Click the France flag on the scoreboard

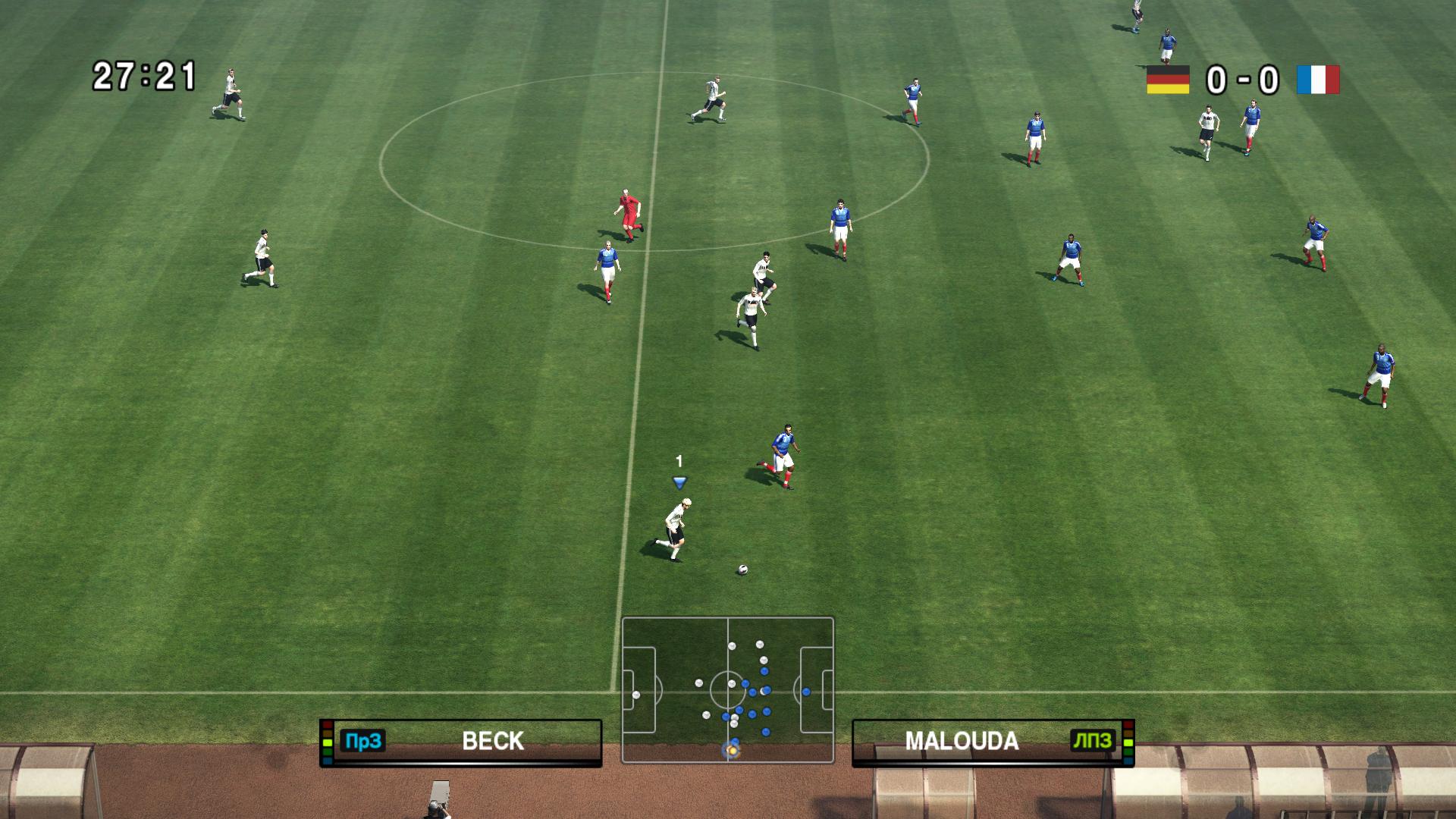pos(1318,80)
